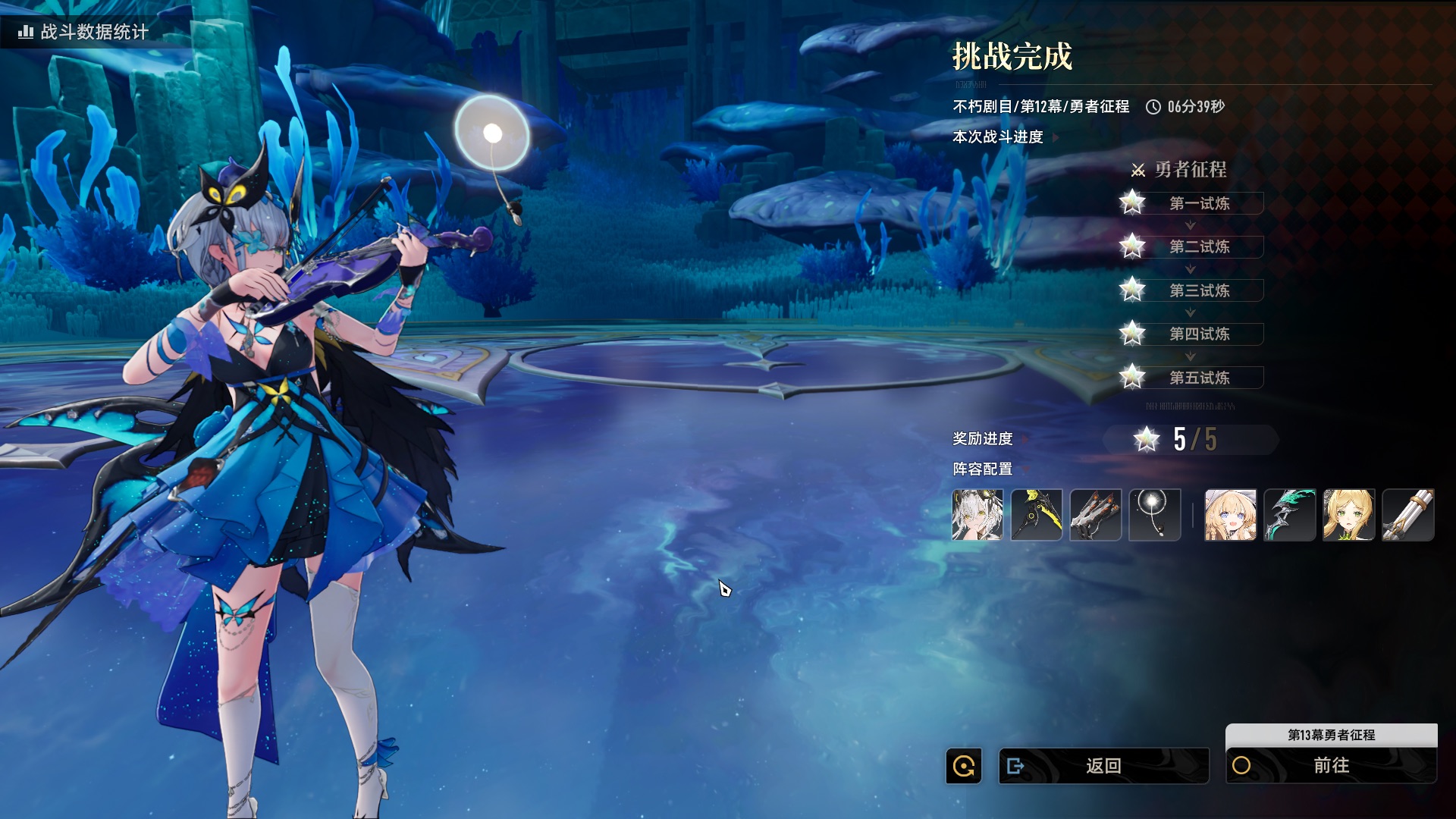Inspect the black and yellow weapon slot
The image size is (1456, 819).
(1037, 515)
